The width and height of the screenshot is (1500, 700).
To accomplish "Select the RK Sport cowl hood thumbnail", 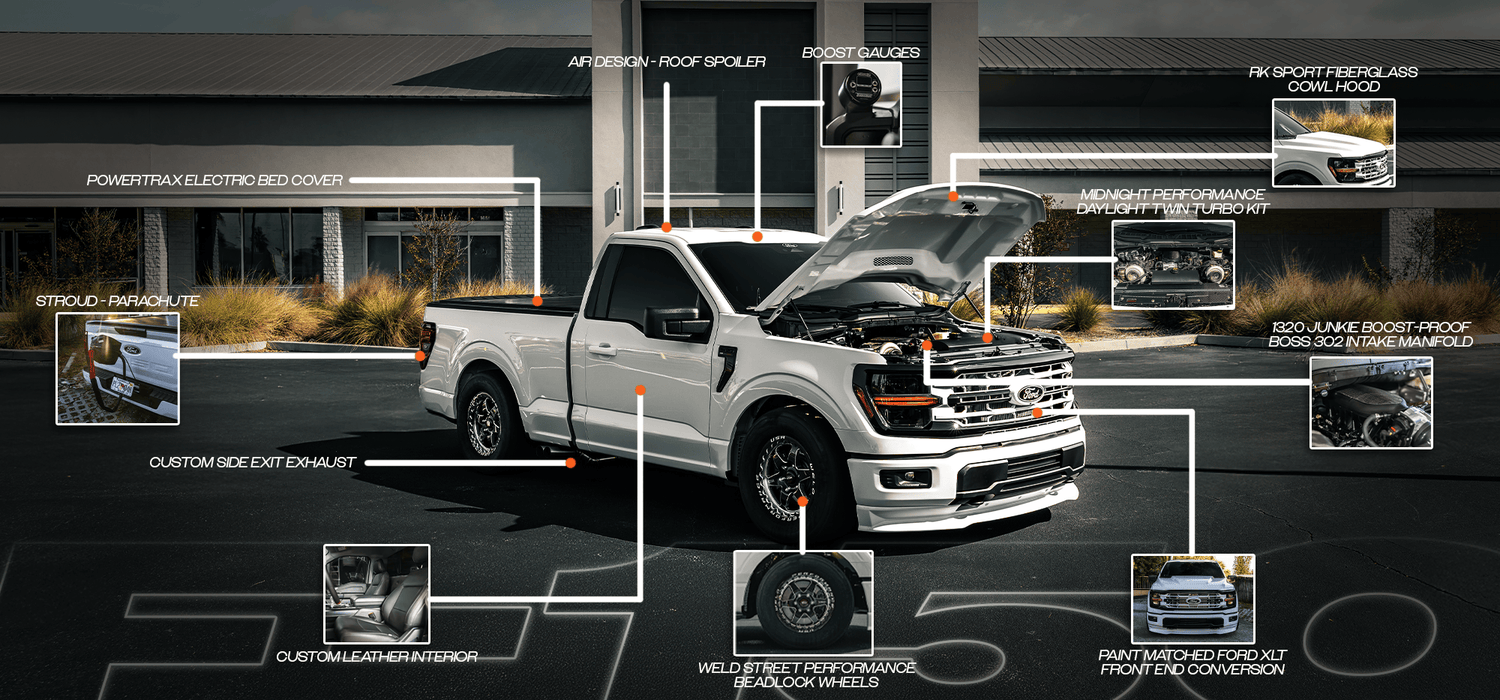I will pos(1333,143).
